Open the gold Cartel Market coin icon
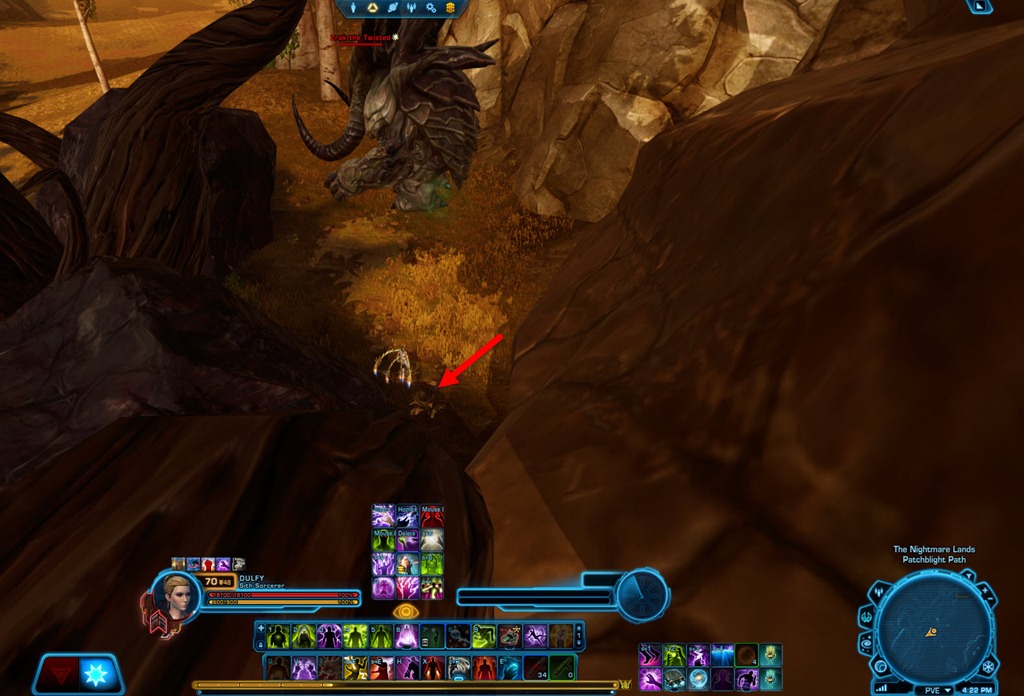The image size is (1024, 696). click(x=450, y=8)
